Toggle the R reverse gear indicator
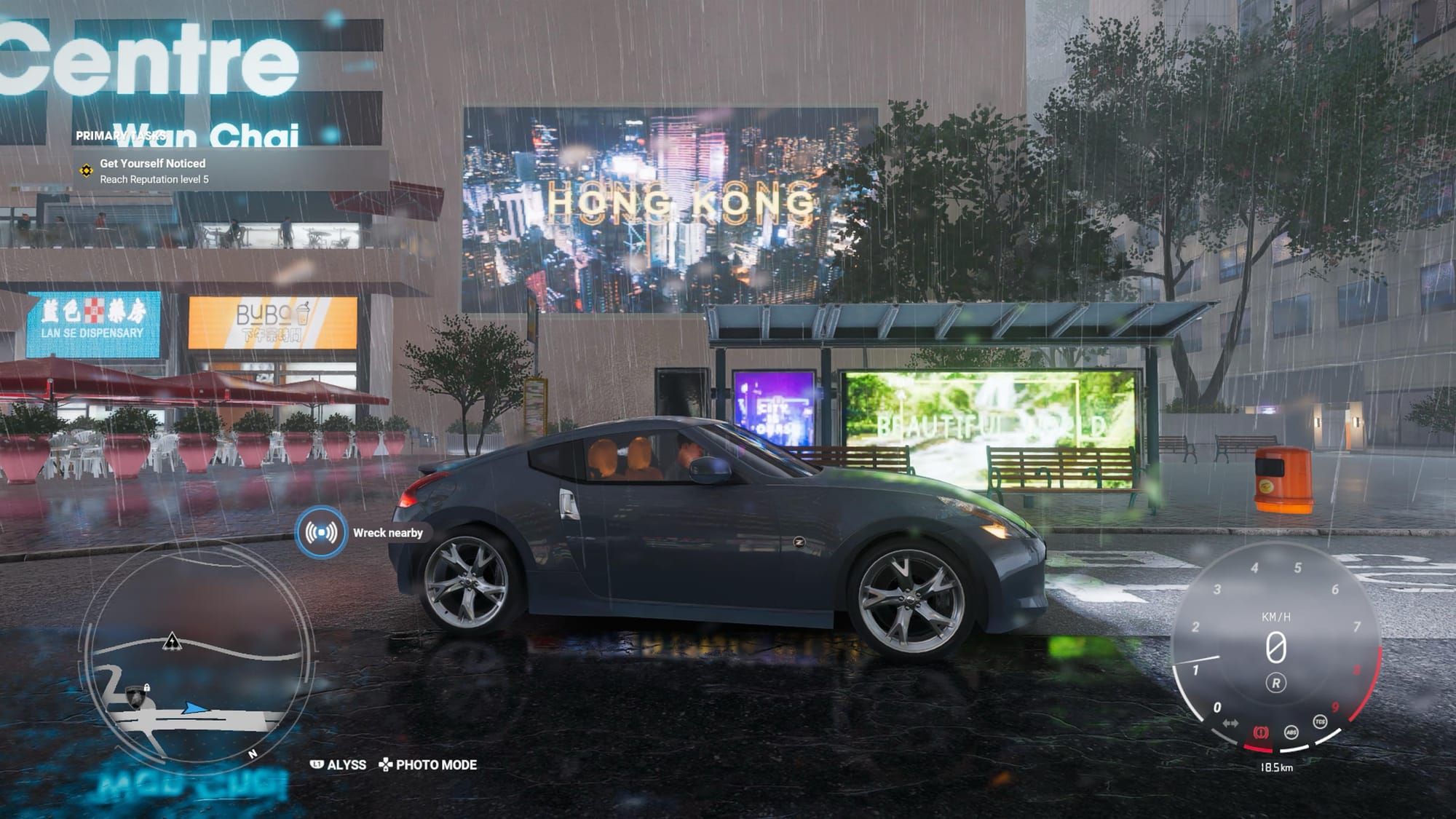The height and width of the screenshot is (819, 1456). (x=1277, y=684)
